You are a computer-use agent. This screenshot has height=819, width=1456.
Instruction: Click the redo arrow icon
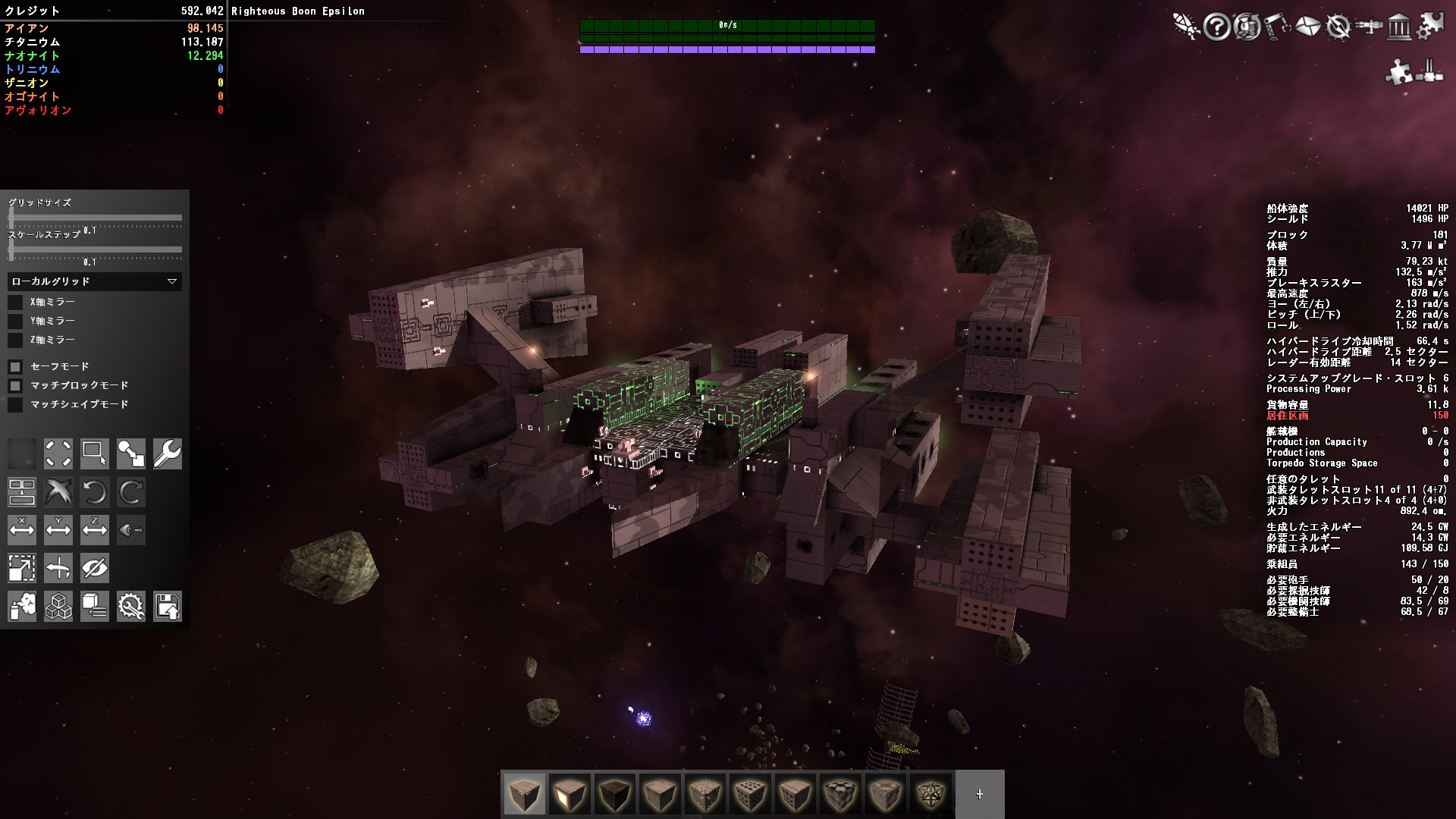coord(131,493)
